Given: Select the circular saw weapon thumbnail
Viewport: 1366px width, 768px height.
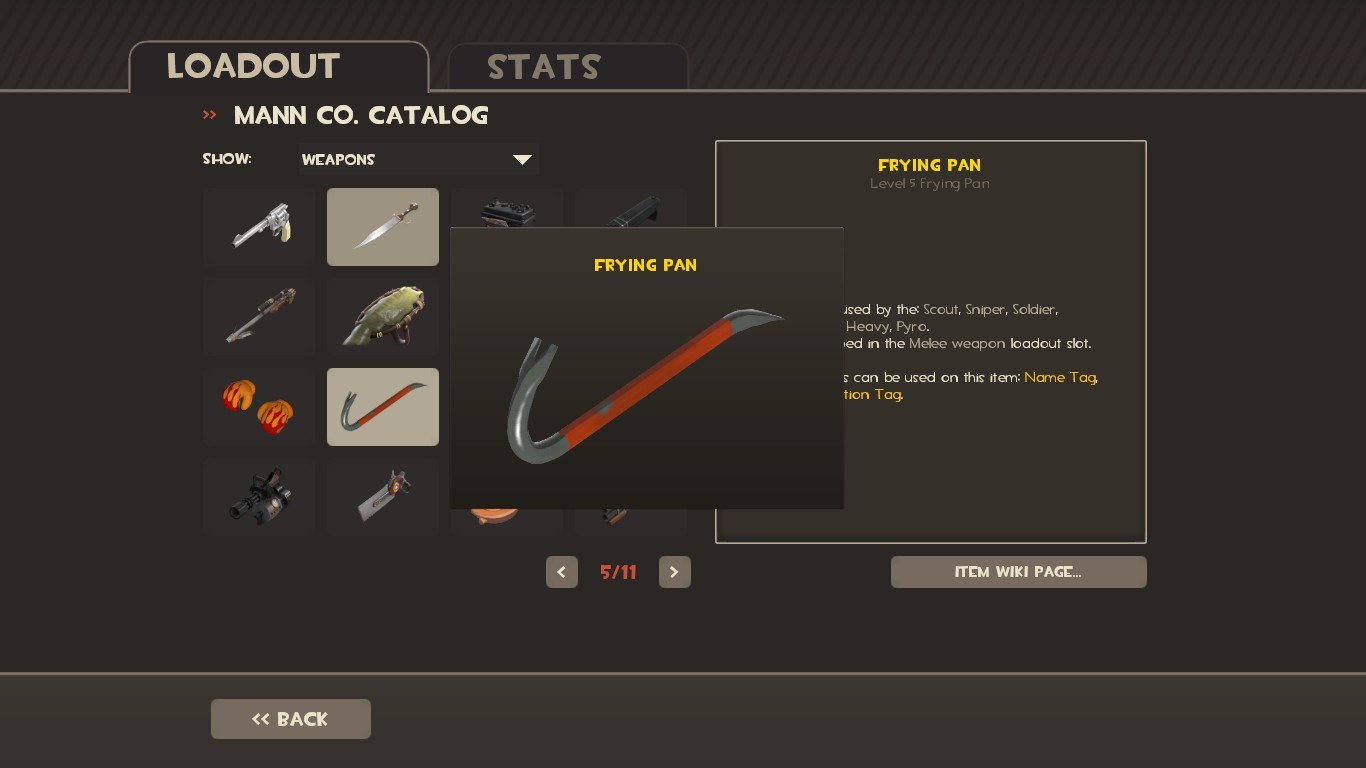Looking at the screenshot, I should pyautogui.click(x=382, y=497).
